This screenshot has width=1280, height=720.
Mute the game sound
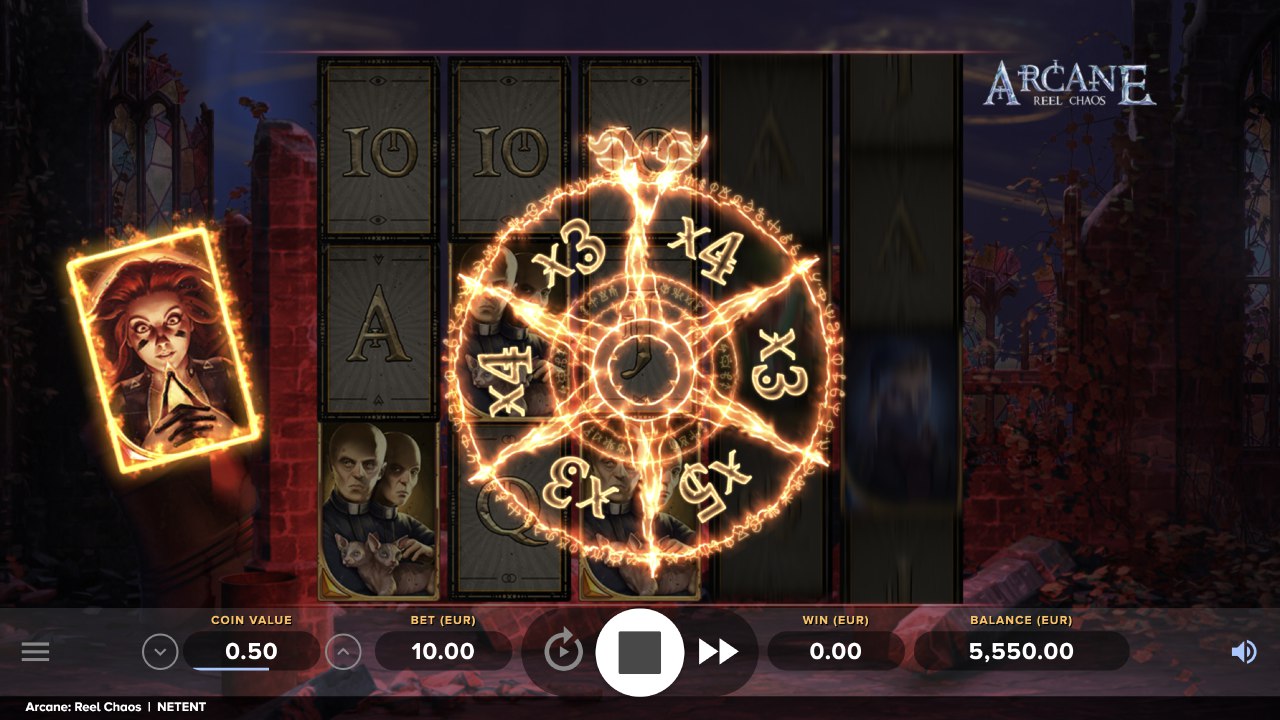pos(1243,652)
